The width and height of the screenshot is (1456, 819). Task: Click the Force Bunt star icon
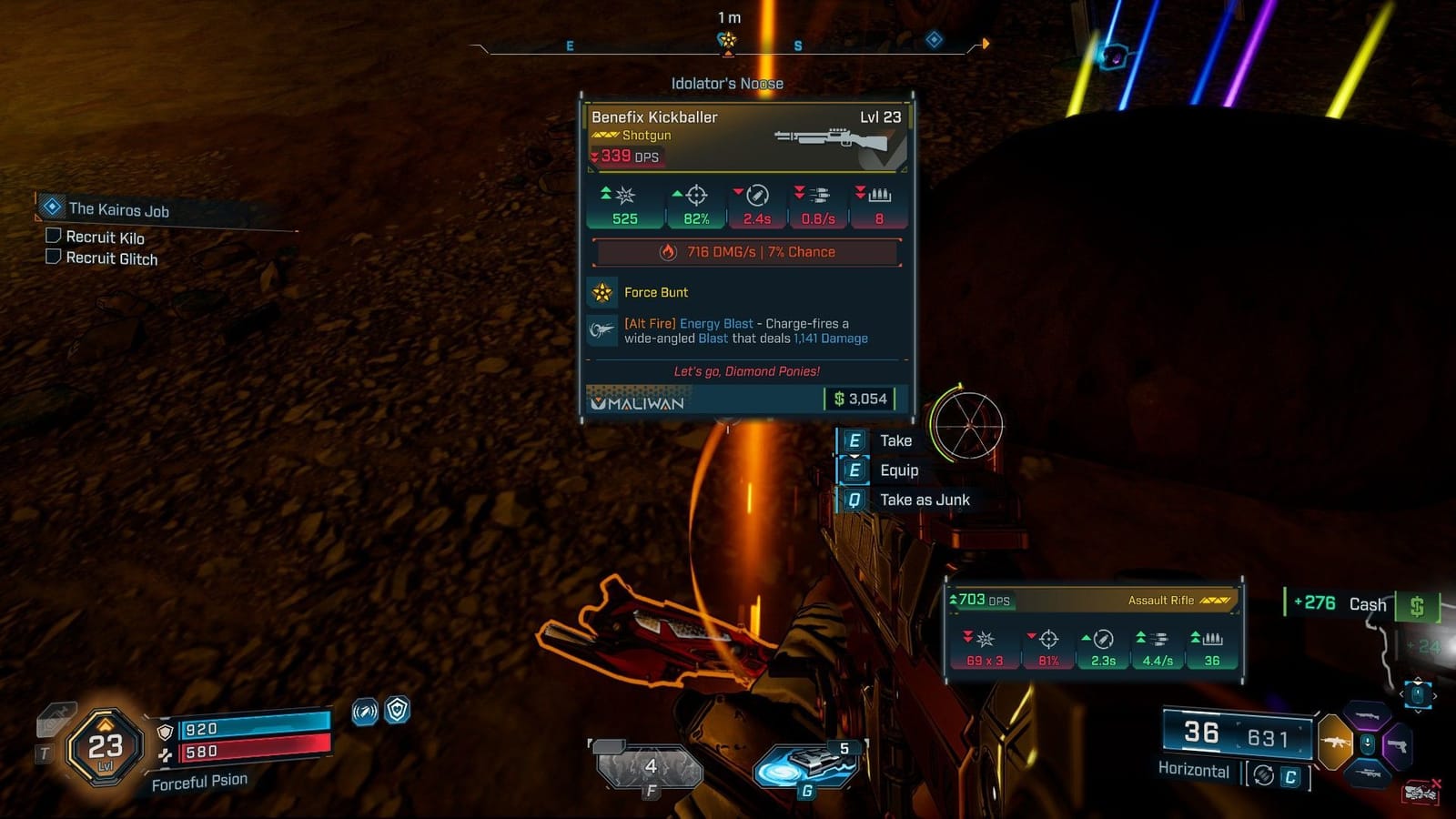(x=602, y=293)
